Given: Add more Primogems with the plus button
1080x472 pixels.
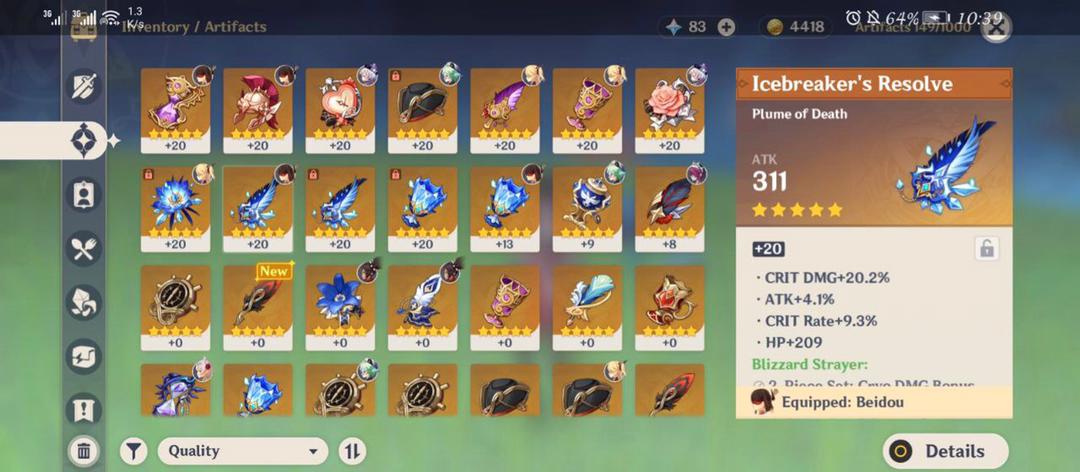Looking at the screenshot, I should (726, 27).
